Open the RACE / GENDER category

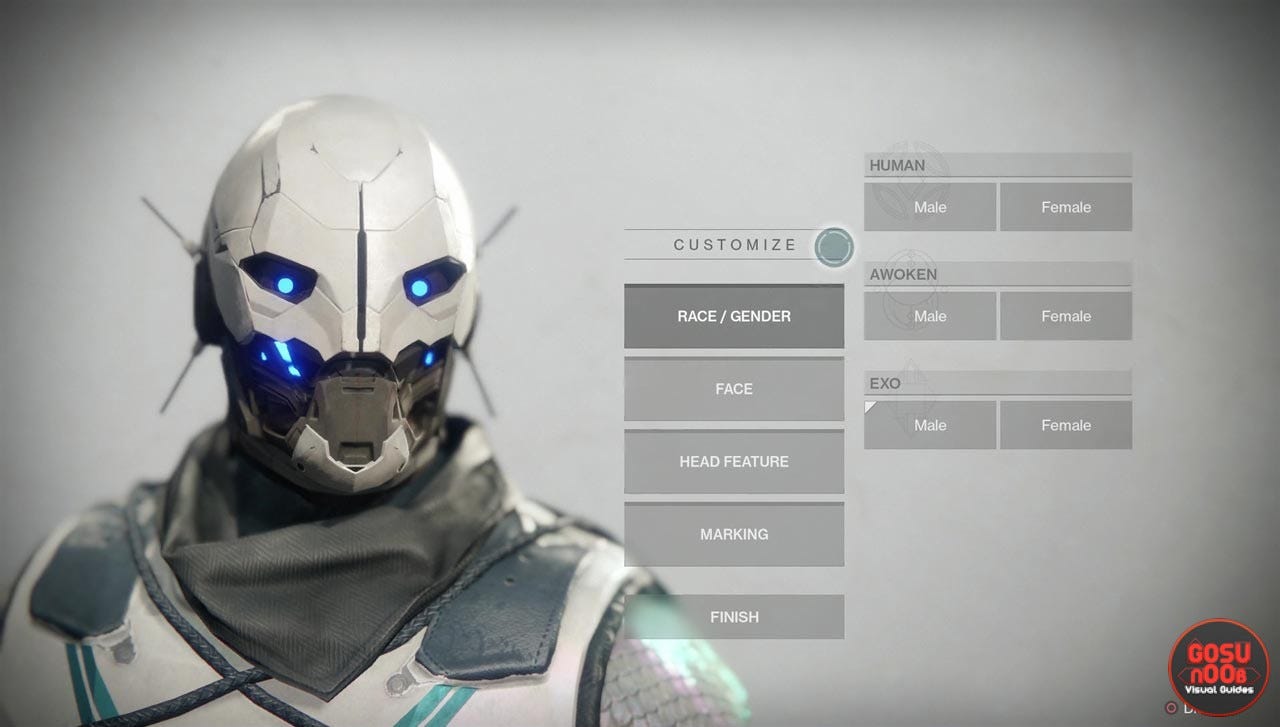click(x=734, y=316)
